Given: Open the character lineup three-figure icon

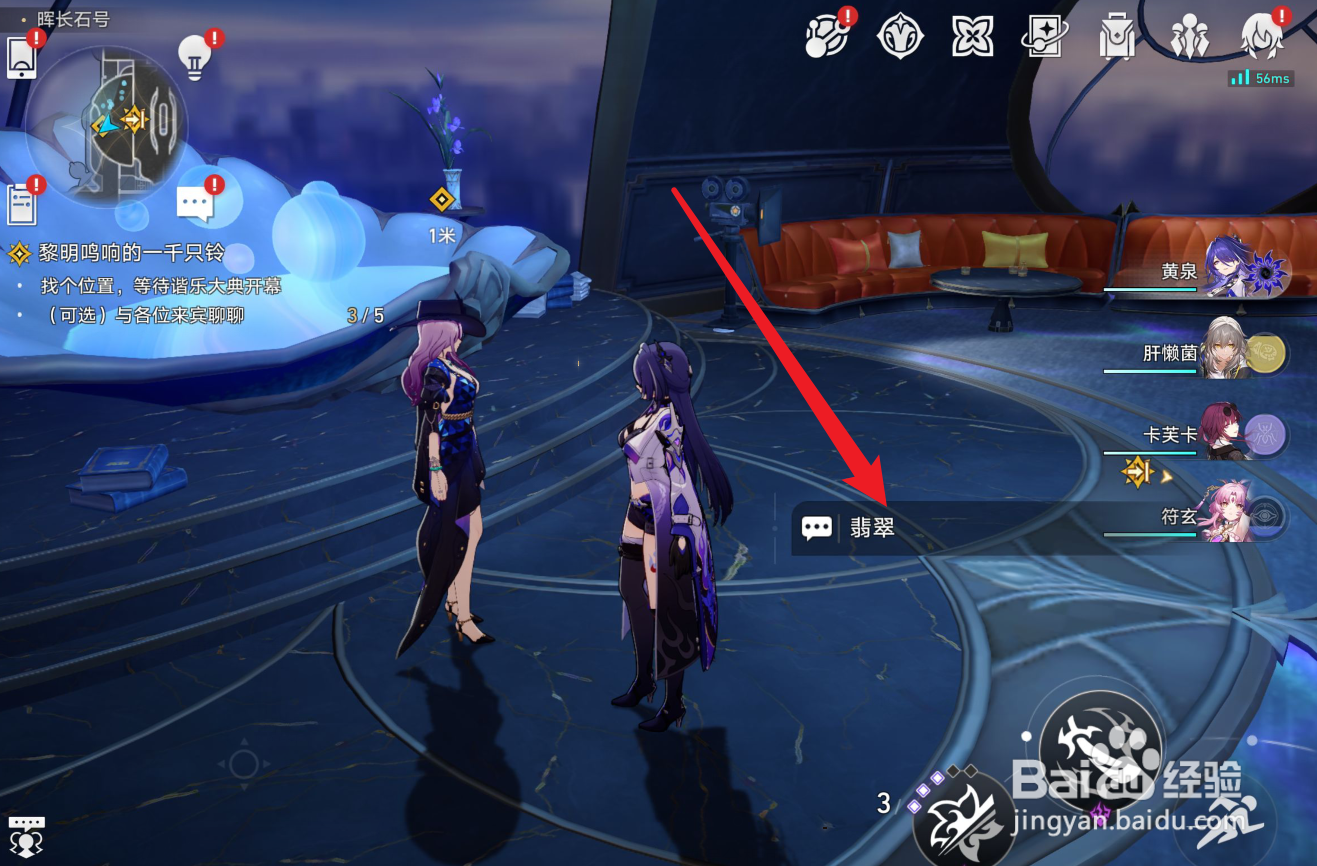Looking at the screenshot, I should [x=1187, y=37].
